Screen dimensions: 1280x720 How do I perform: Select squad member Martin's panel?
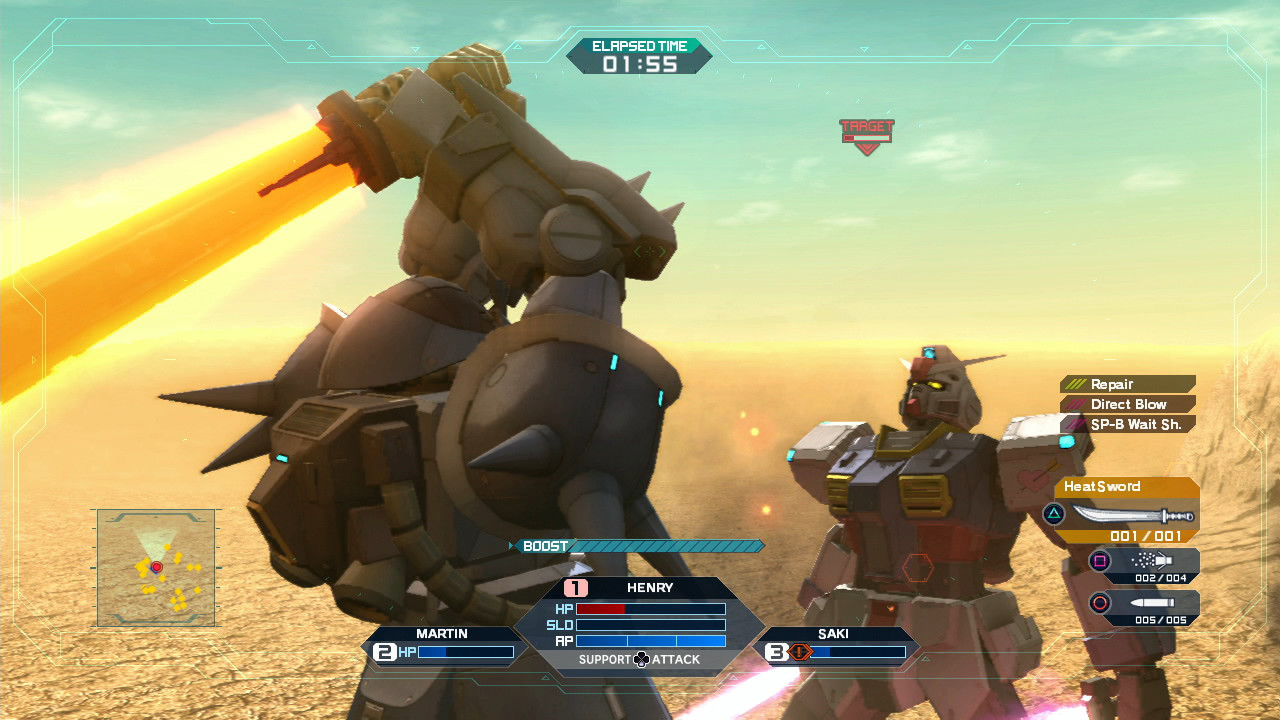442,644
